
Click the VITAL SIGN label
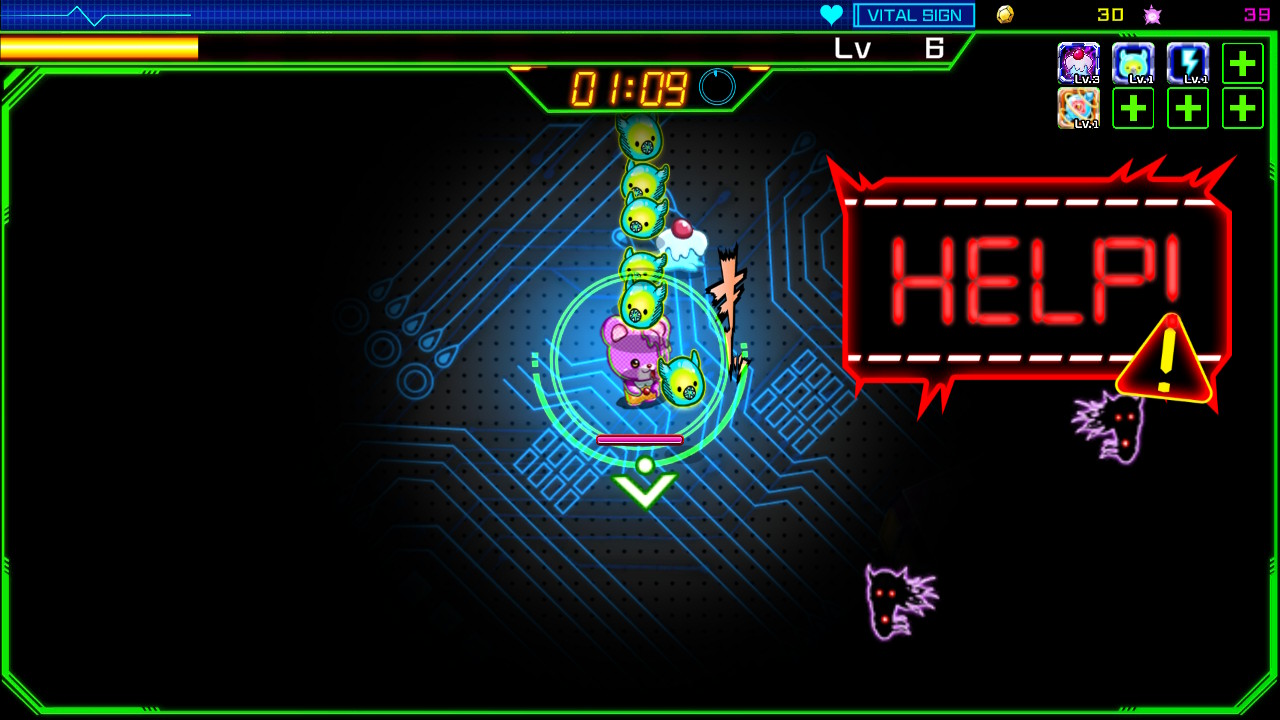point(913,14)
